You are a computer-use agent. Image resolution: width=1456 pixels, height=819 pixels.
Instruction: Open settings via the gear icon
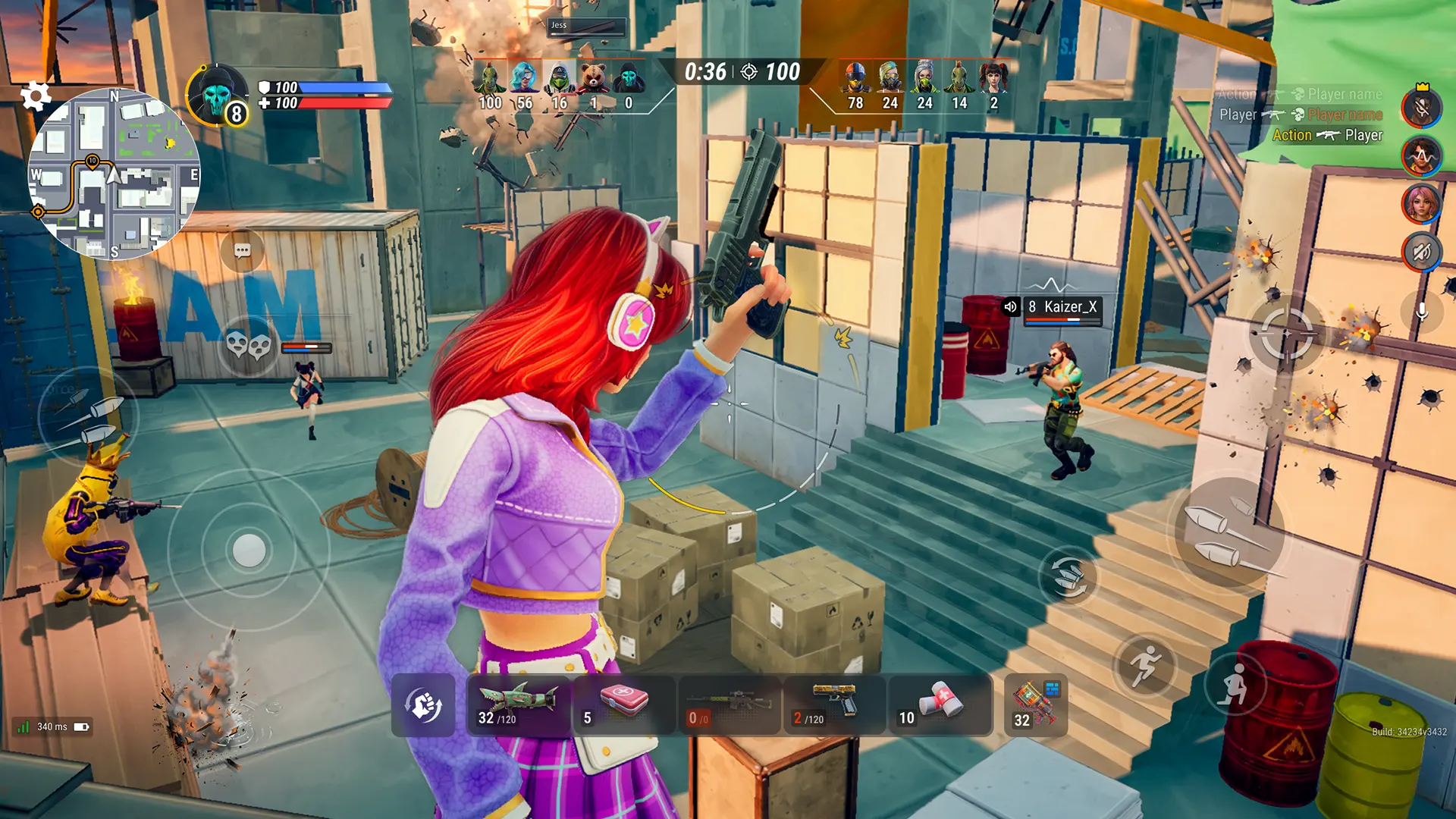35,96
